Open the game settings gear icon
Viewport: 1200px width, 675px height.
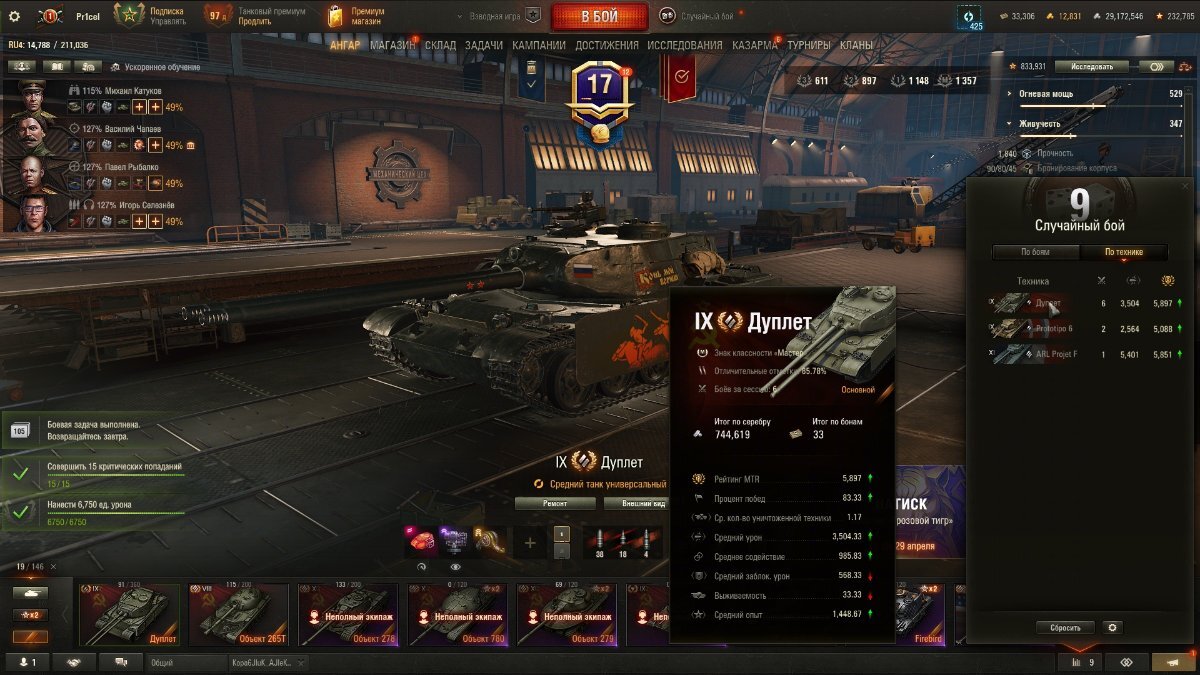[14, 16]
